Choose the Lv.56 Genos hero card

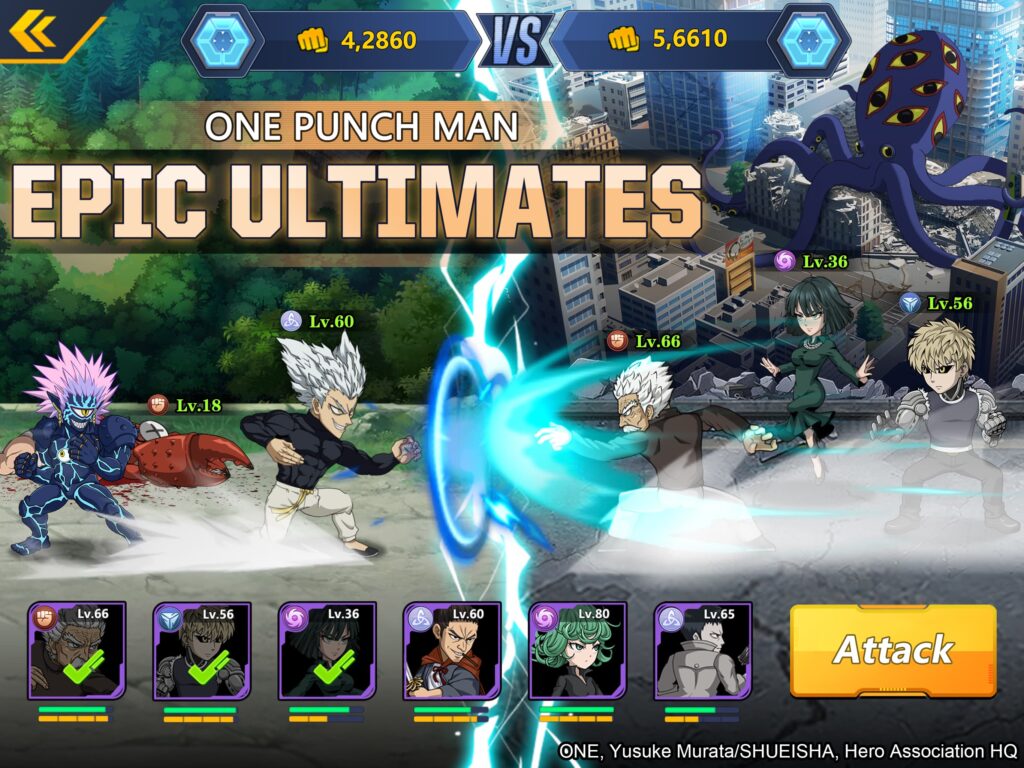click(201, 651)
